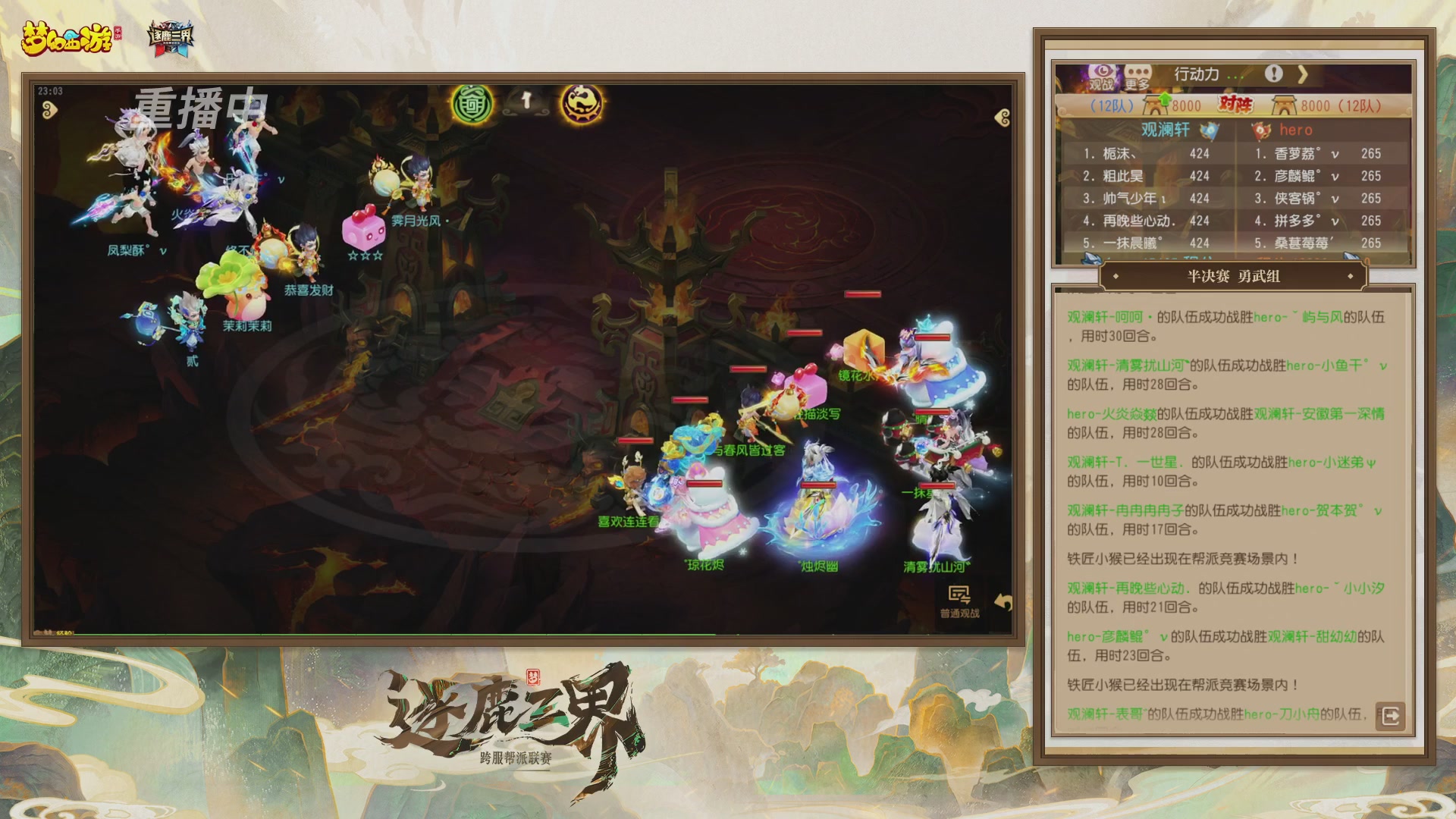Click the green faction emblem above the arena
Image resolution: width=1456 pixels, height=819 pixels.
pyautogui.click(x=472, y=105)
